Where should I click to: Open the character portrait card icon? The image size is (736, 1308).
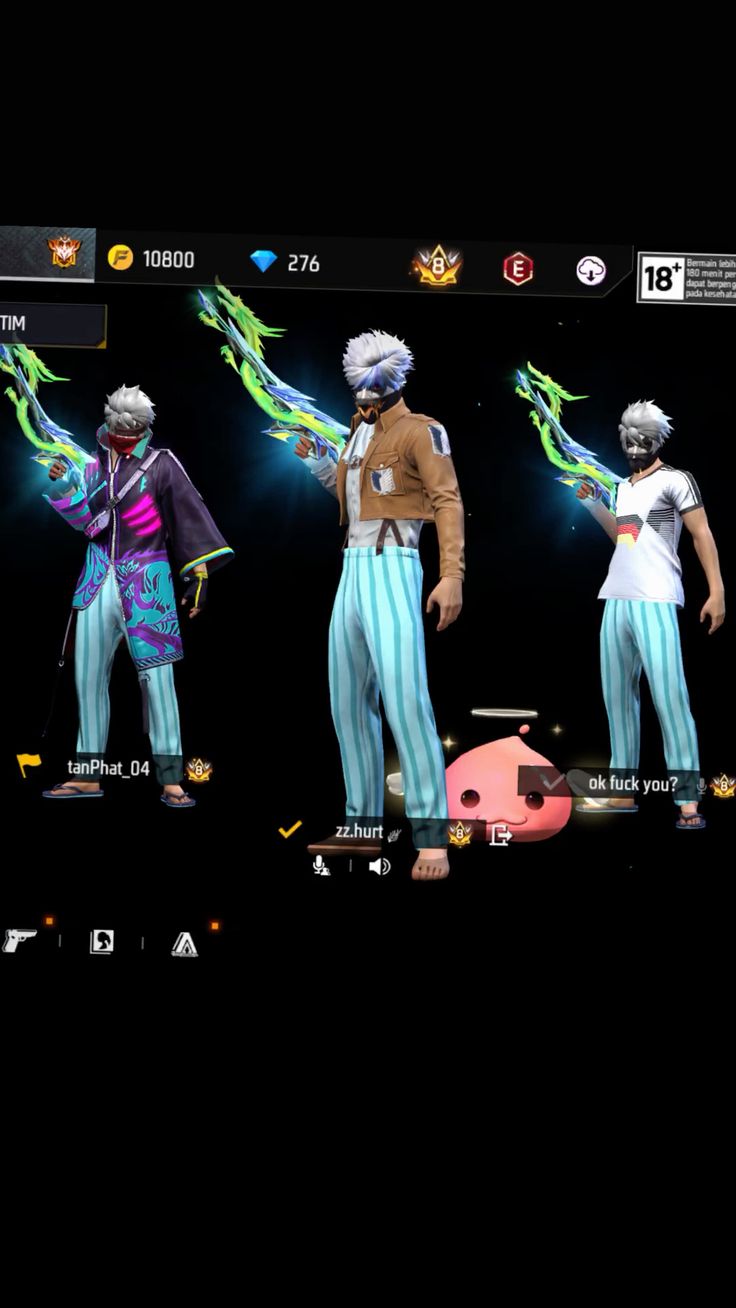(102, 941)
